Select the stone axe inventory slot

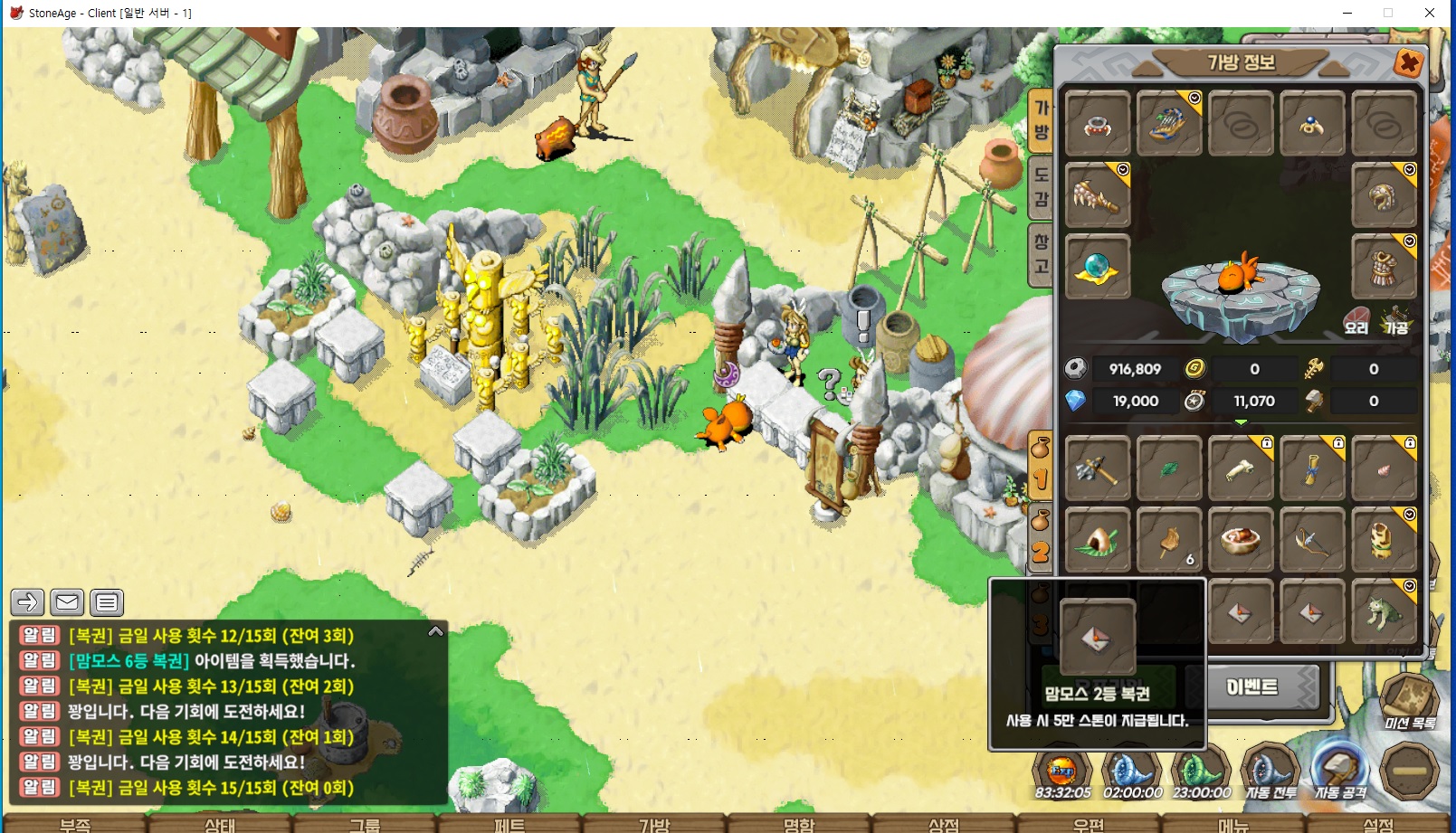pos(1097,469)
